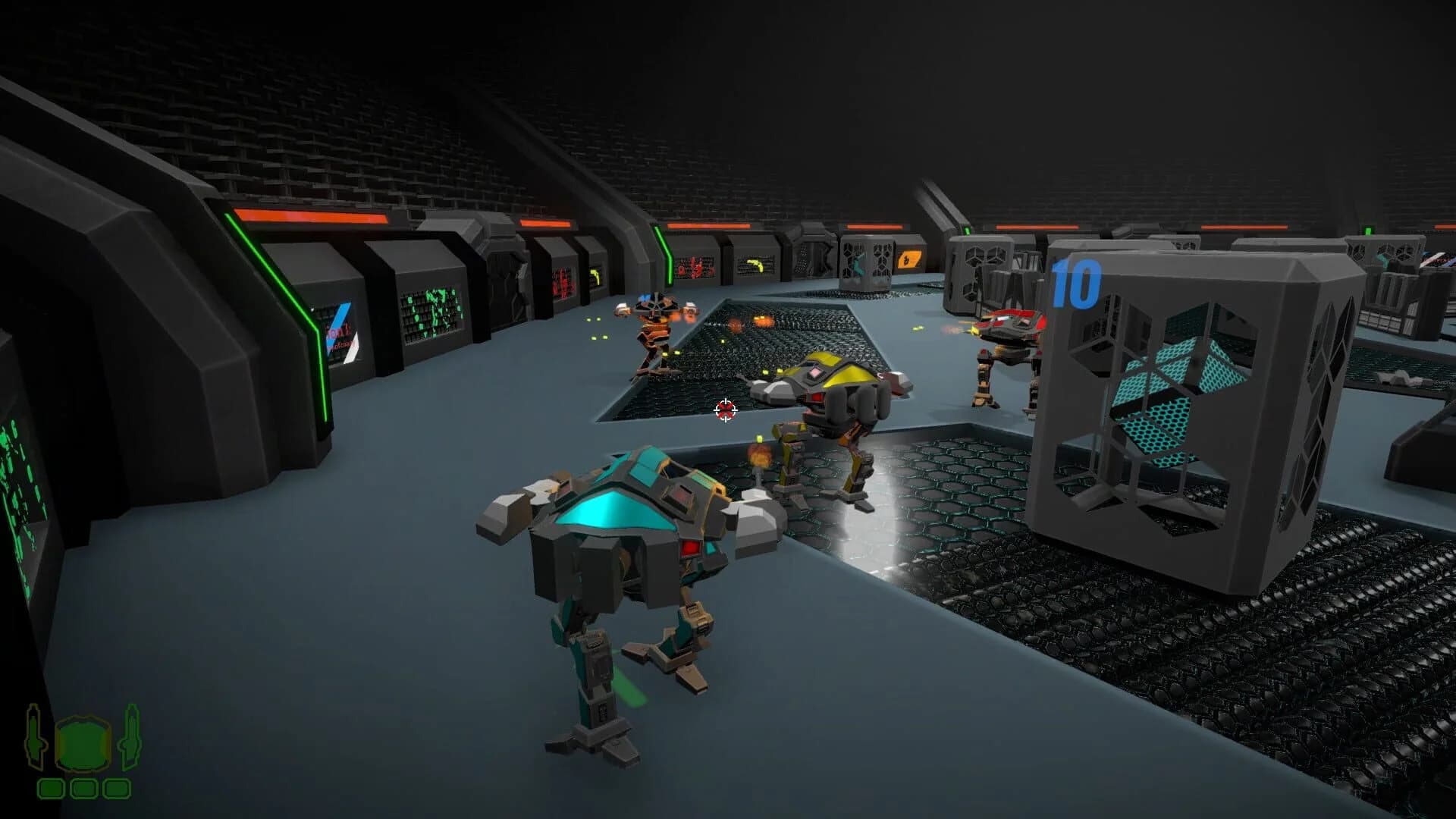Select the yellow pistol icon on the wall panel
The height and width of the screenshot is (819, 1456).
[x=755, y=265]
